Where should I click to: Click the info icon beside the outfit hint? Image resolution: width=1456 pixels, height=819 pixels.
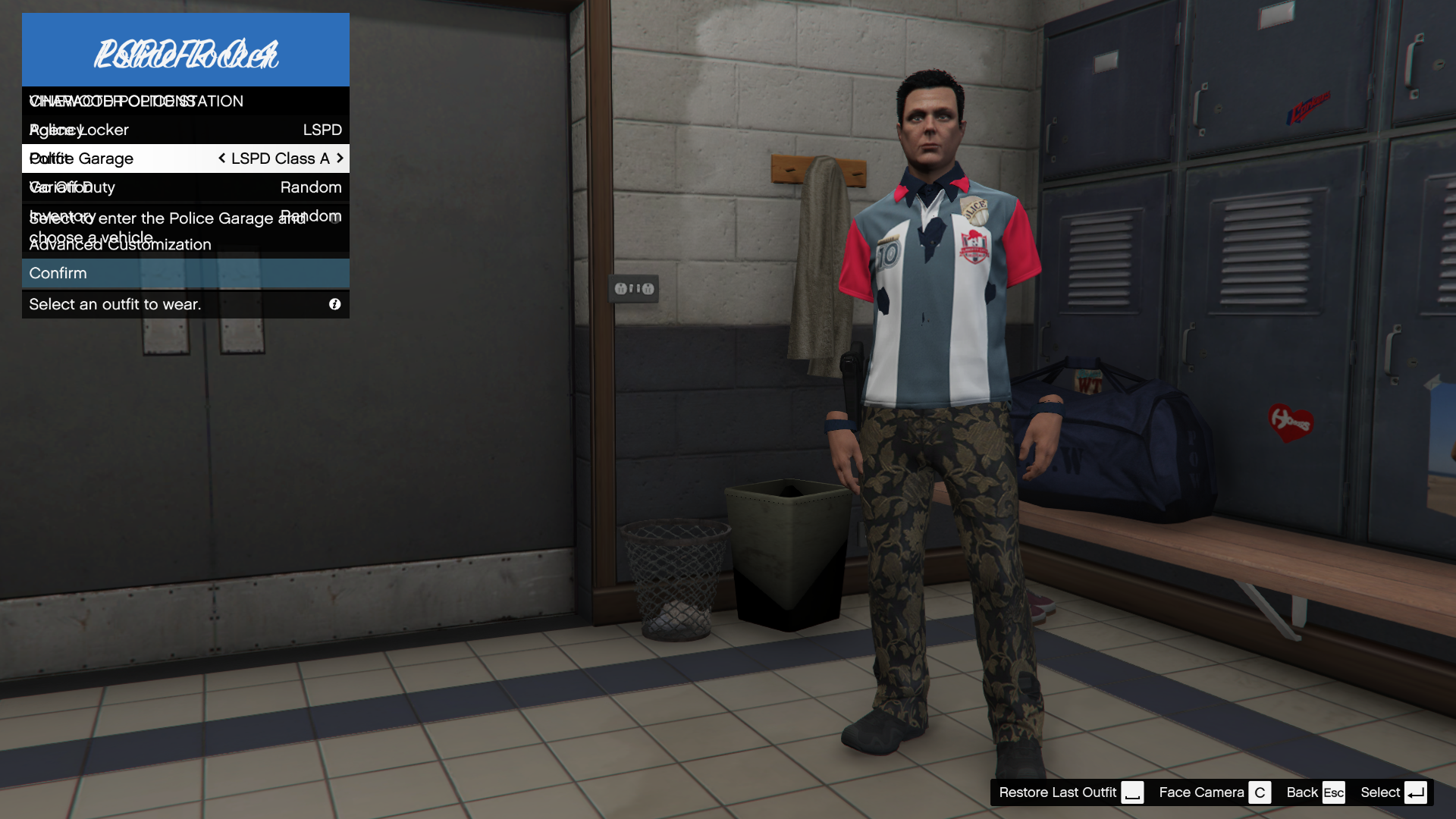point(334,304)
